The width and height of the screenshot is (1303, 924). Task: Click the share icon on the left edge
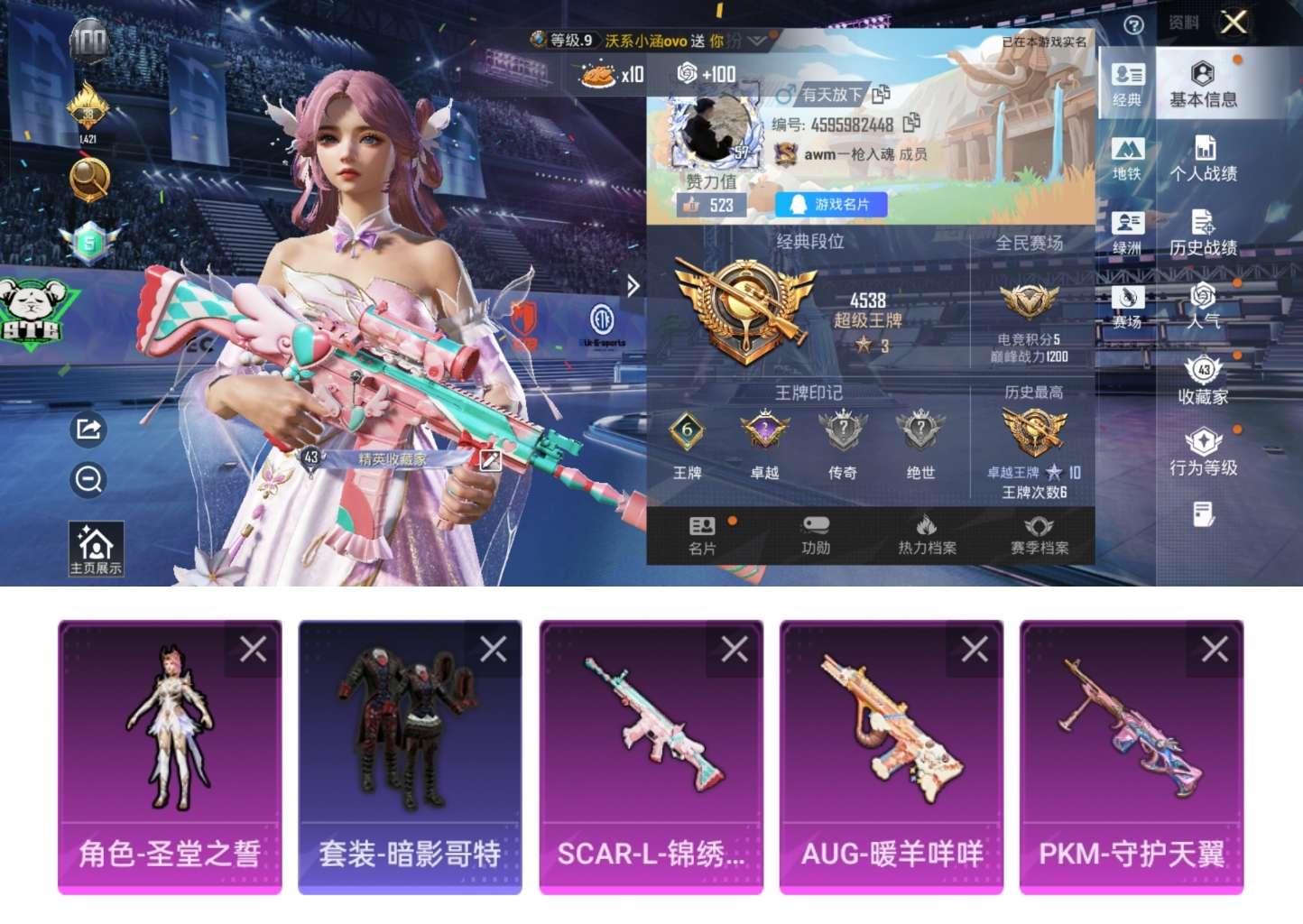(x=88, y=430)
